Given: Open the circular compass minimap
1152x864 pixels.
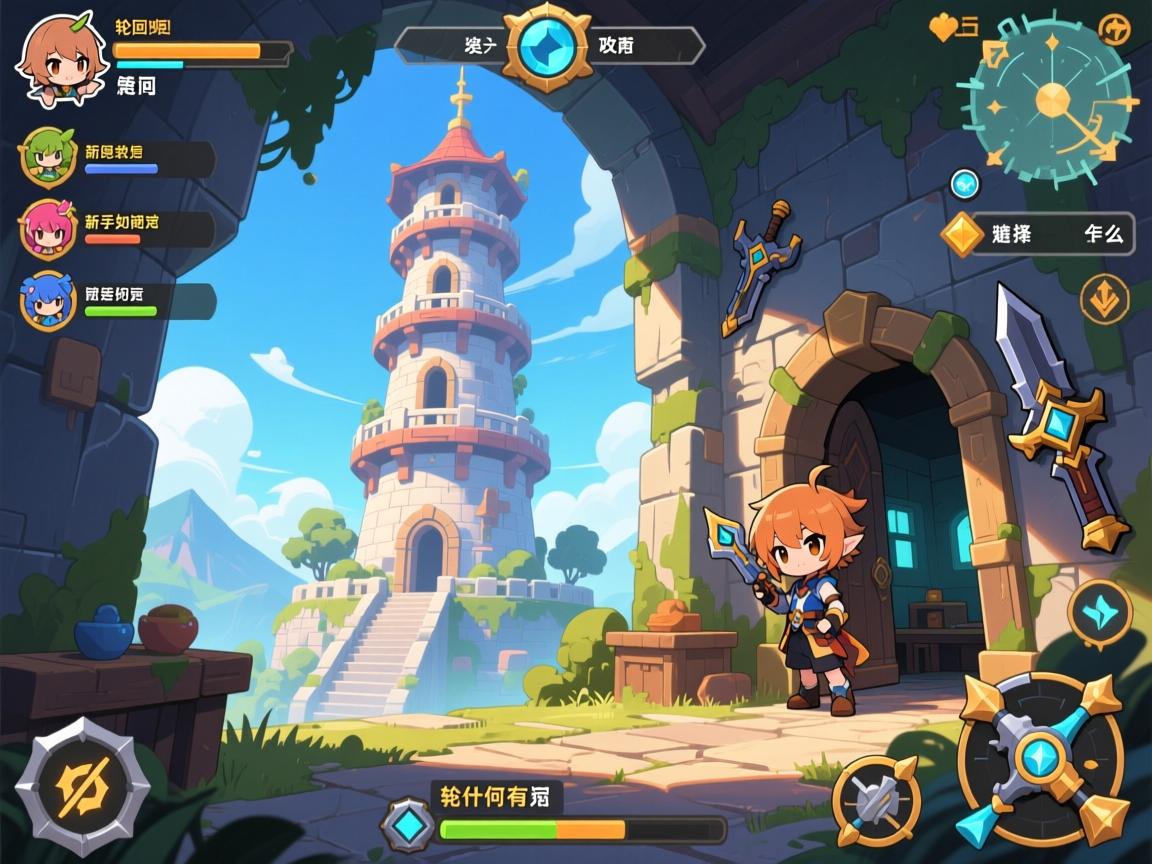Looking at the screenshot, I should pos(1051,100).
